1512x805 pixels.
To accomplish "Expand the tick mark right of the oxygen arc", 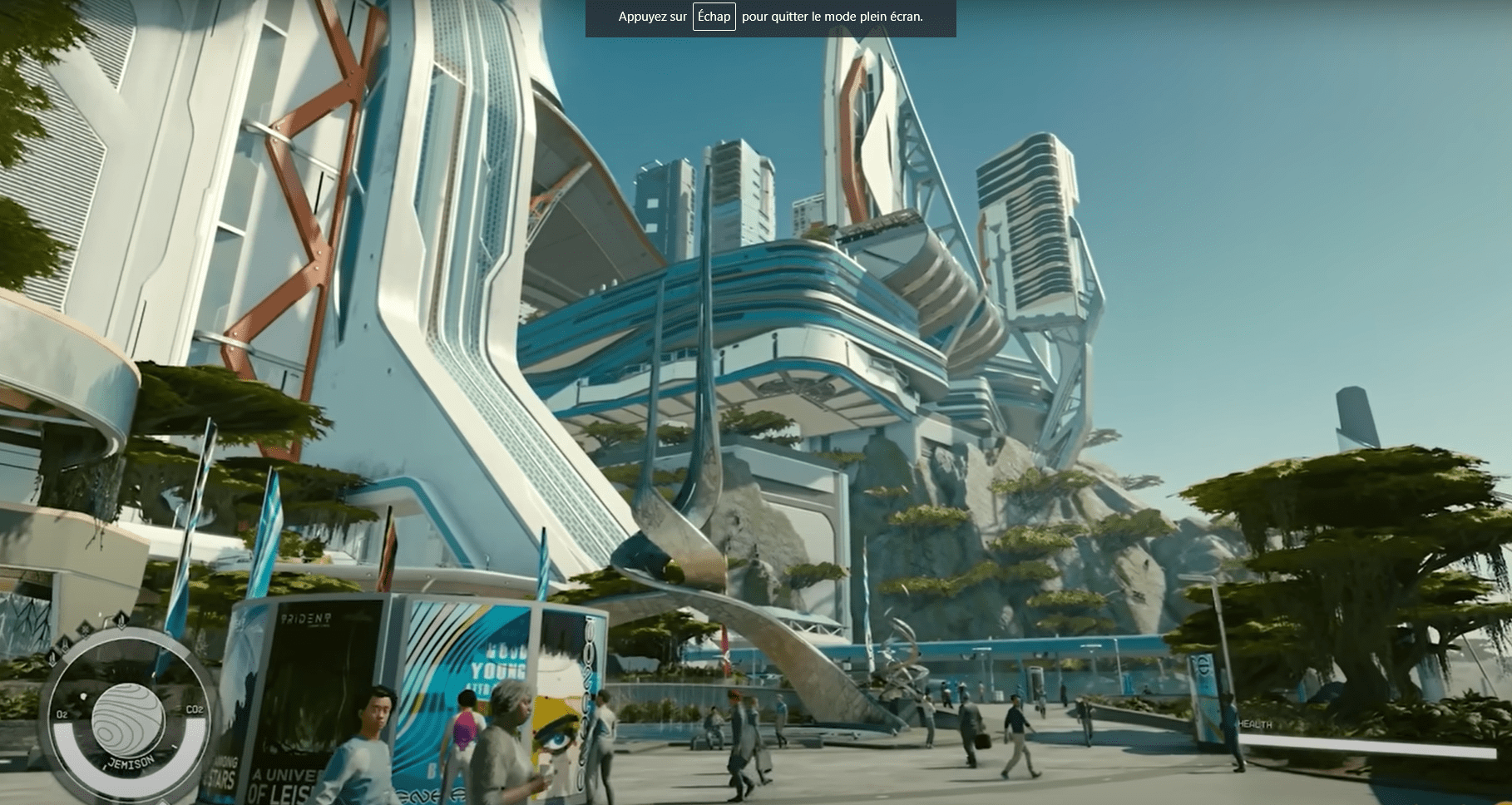I will (x=174, y=746).
